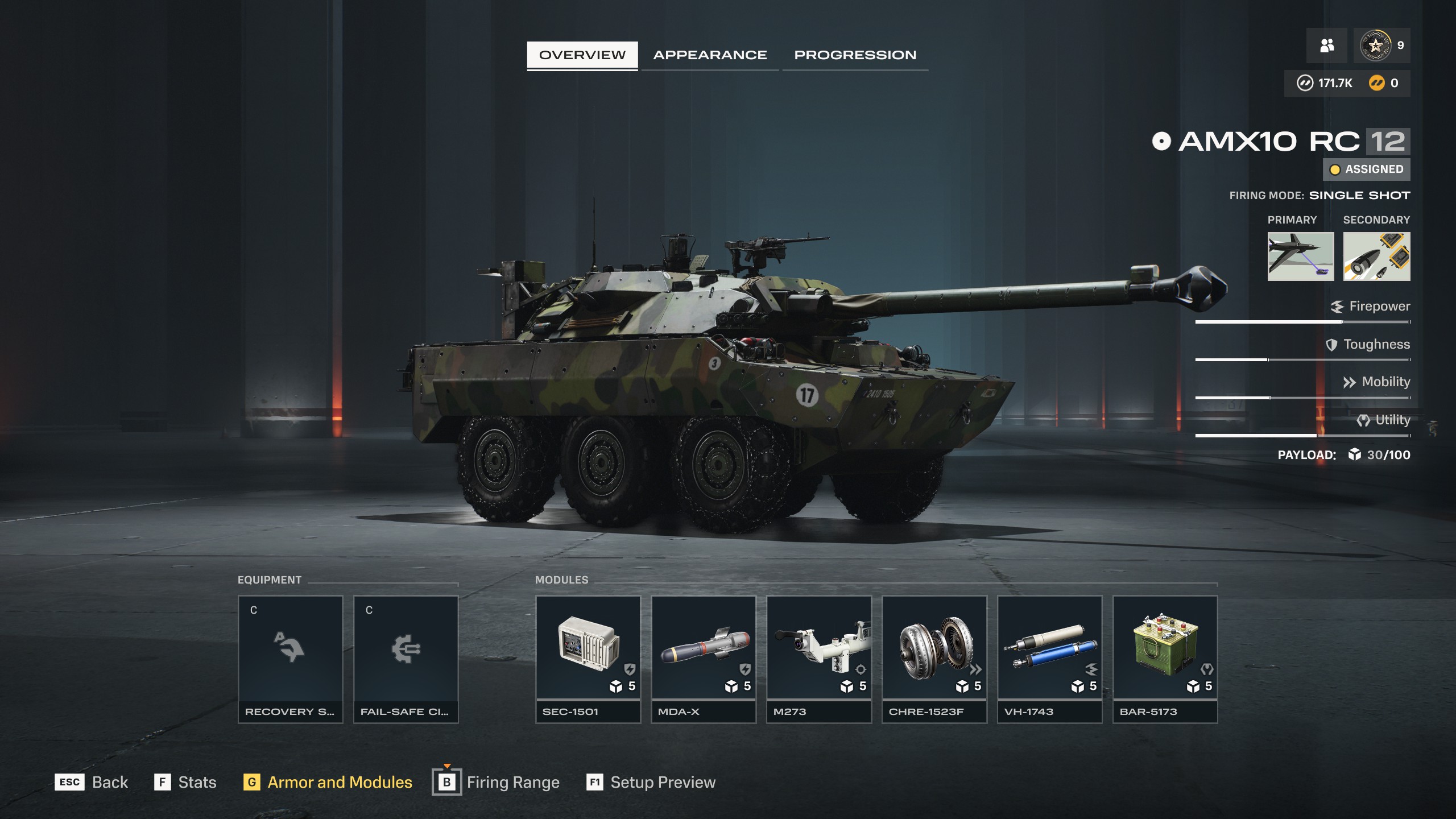The width and height of the screenshot is (1456, 819).
Task: Open the squad members icon
Action: [1326, 45]
